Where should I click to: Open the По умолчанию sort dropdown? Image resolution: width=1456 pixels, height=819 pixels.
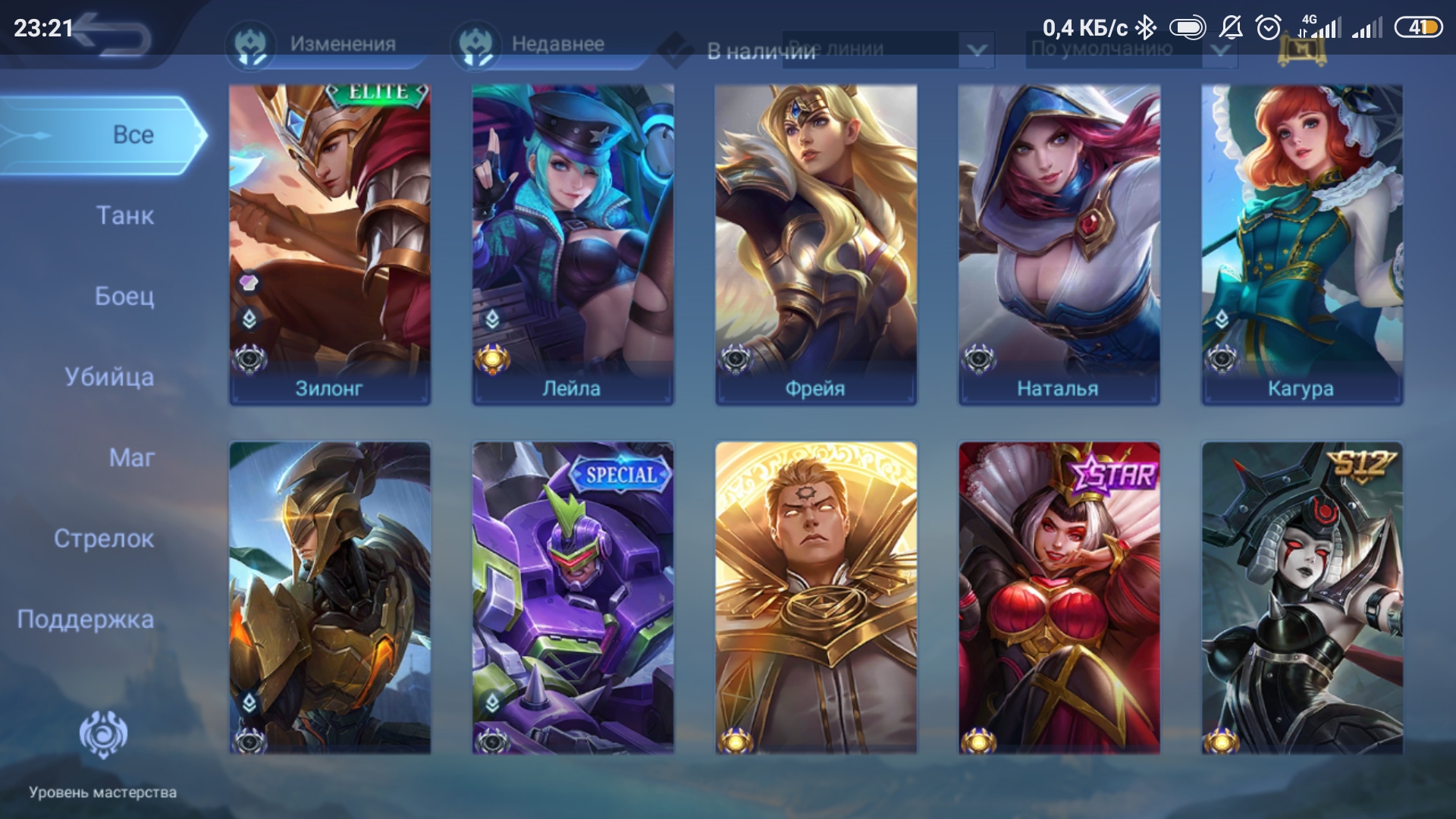pyautogui.click(x=1130, y=50)
